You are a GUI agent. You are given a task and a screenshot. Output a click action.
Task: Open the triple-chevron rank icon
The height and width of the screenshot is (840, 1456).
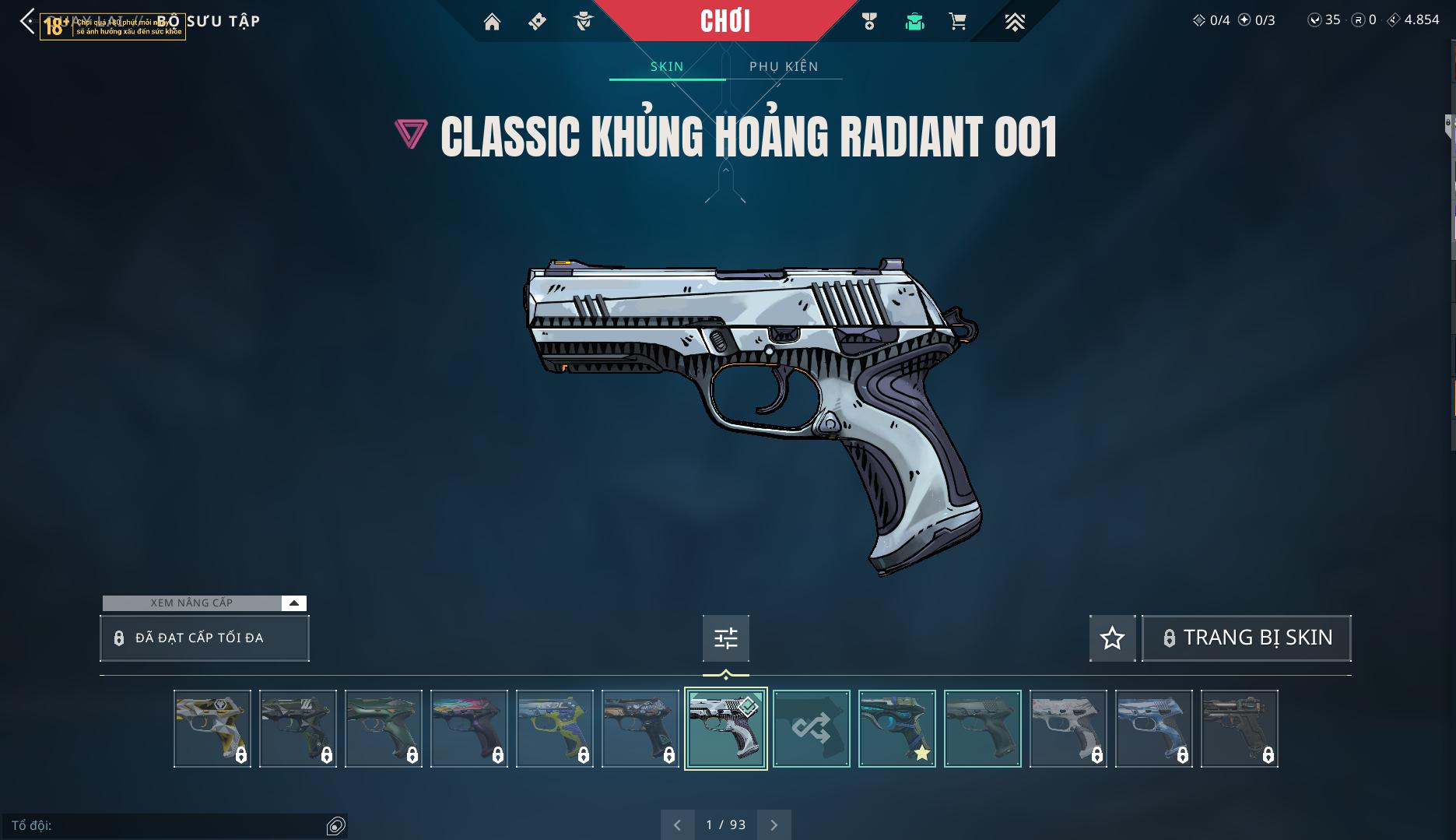tap(1014, 22)
